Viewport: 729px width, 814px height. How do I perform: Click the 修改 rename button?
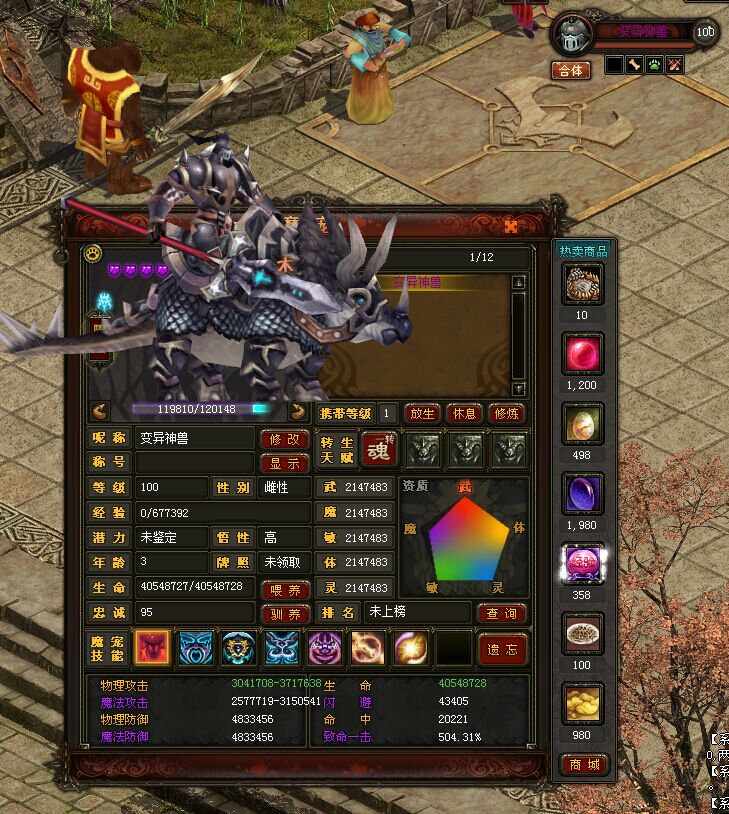[284, 439]
